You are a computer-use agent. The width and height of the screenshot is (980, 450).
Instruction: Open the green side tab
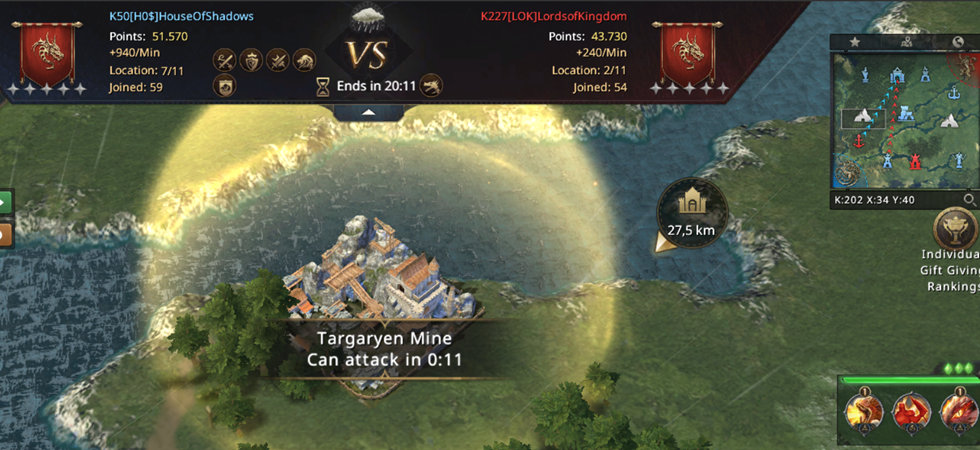pos(5,201)
